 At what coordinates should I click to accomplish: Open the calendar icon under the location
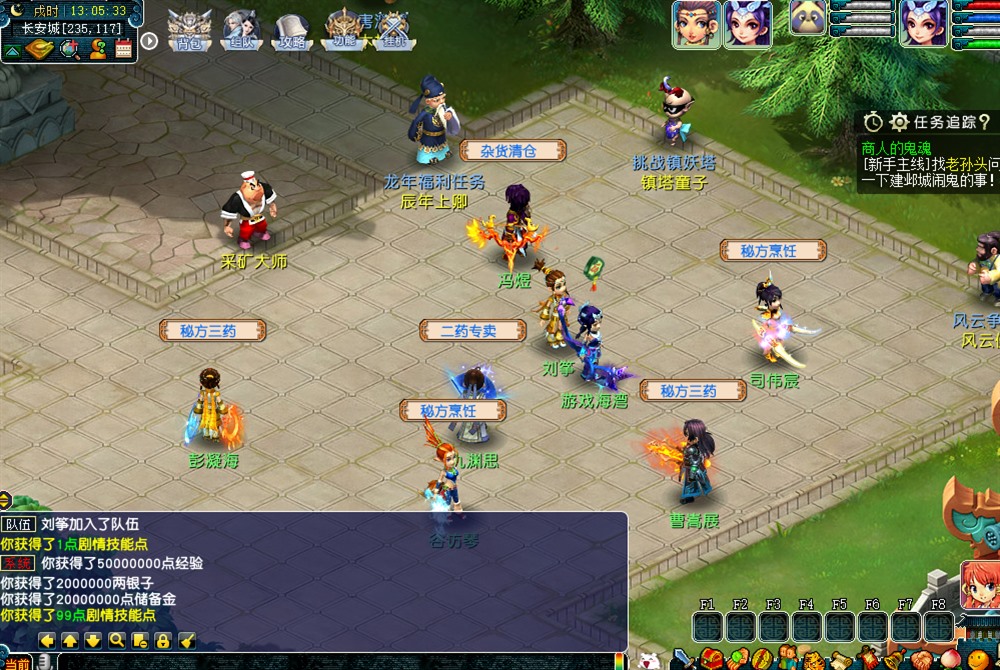click(x=124, y=48)
